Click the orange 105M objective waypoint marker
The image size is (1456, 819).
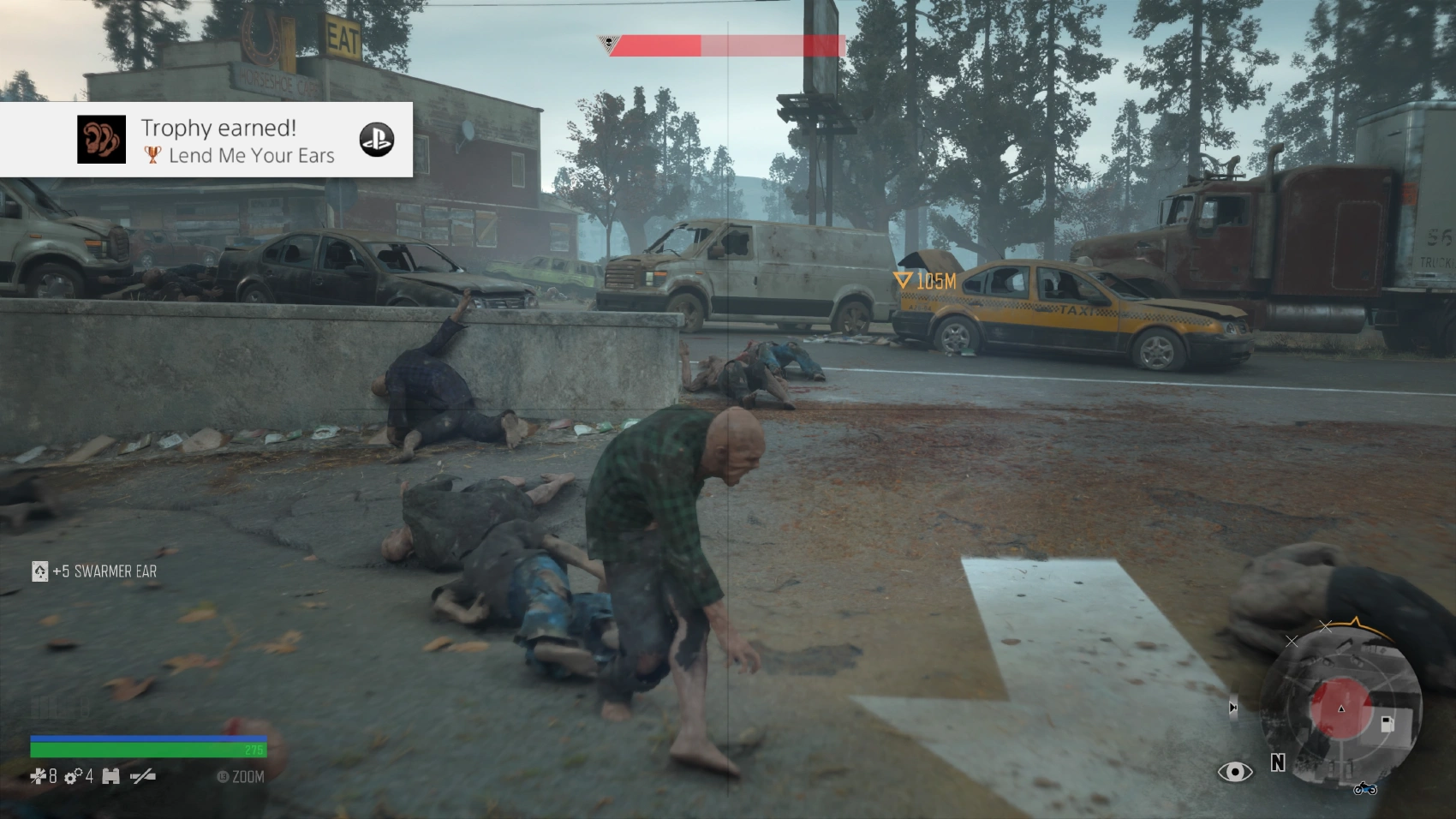pyautogui.click(x=903, y=280)
